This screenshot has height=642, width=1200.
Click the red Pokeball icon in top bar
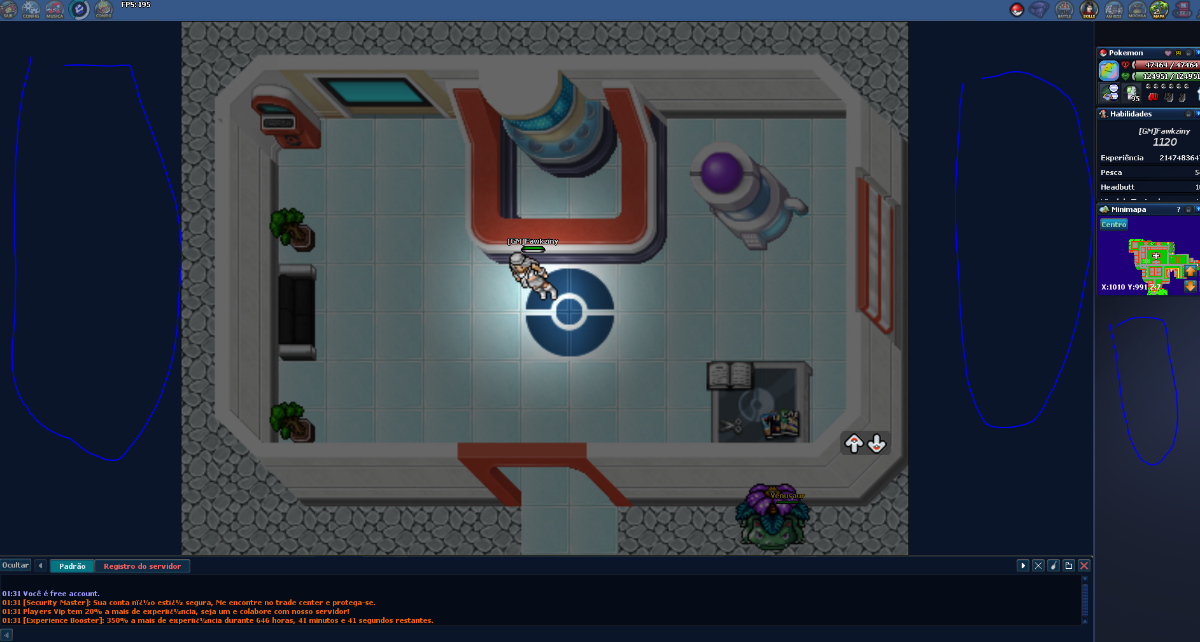1017,10
